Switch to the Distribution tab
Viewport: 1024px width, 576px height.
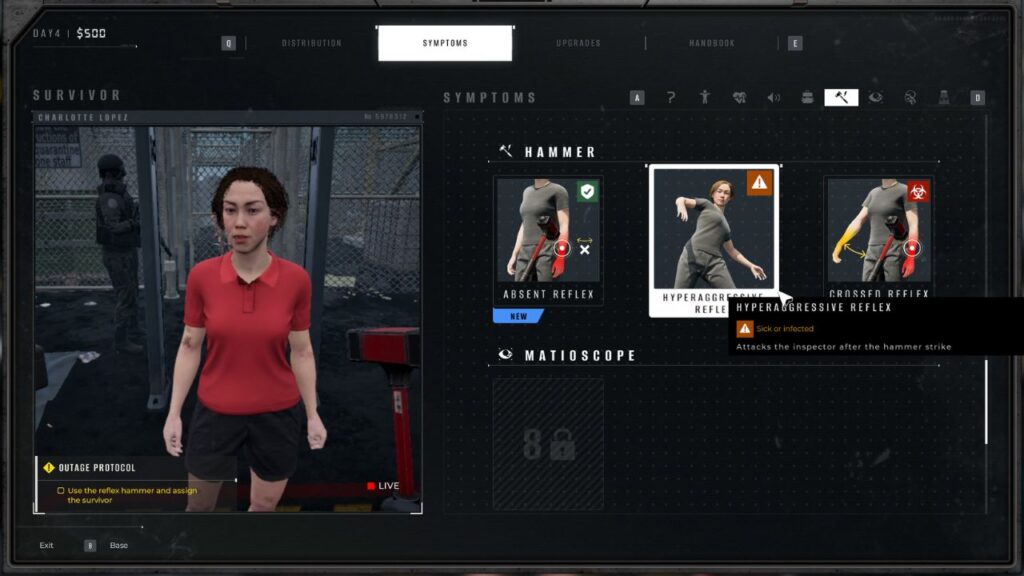click(x=311, y=43)
